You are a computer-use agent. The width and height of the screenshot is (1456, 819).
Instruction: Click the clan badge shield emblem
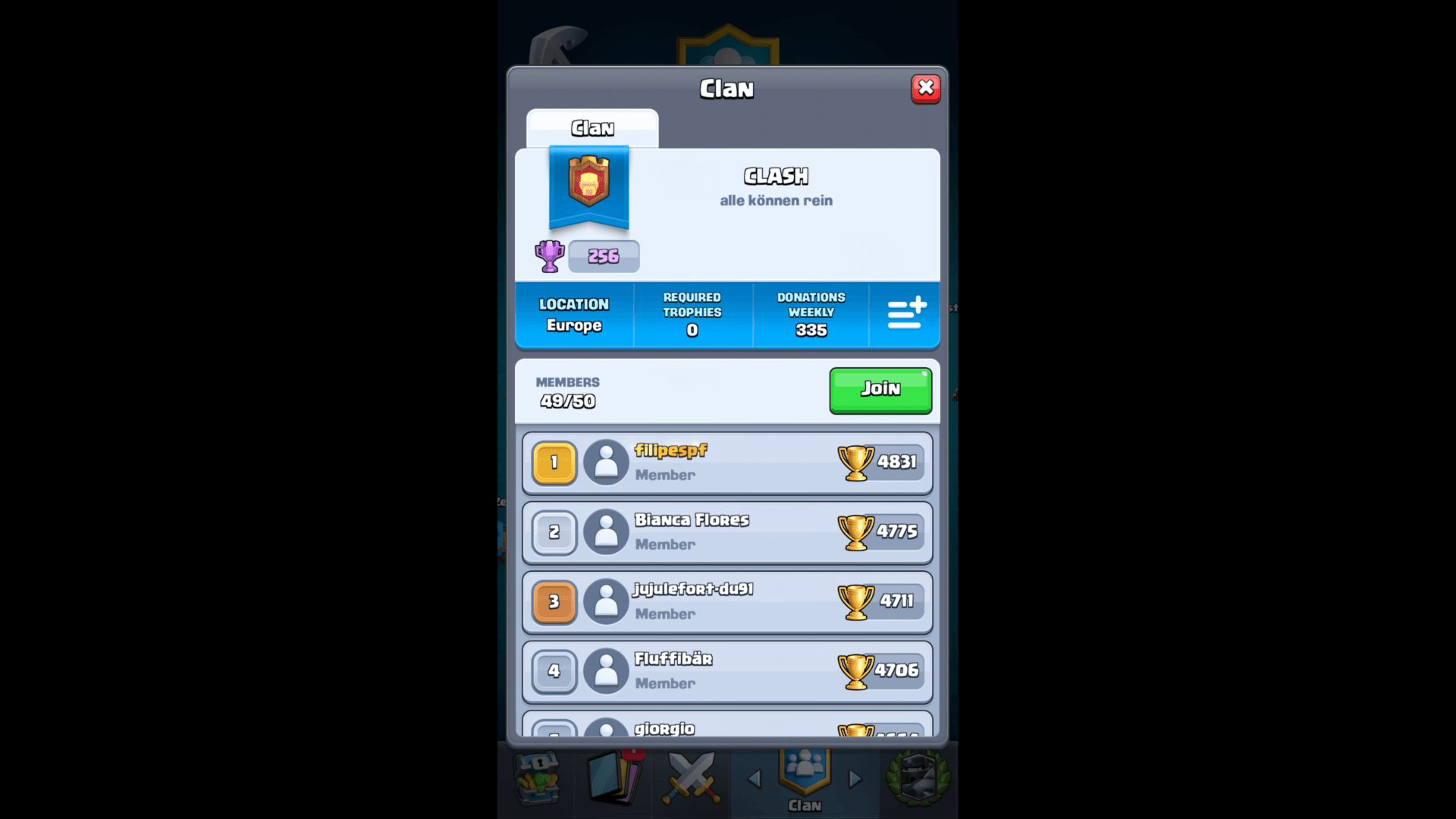pyautogui.click(x=589, y=188)
